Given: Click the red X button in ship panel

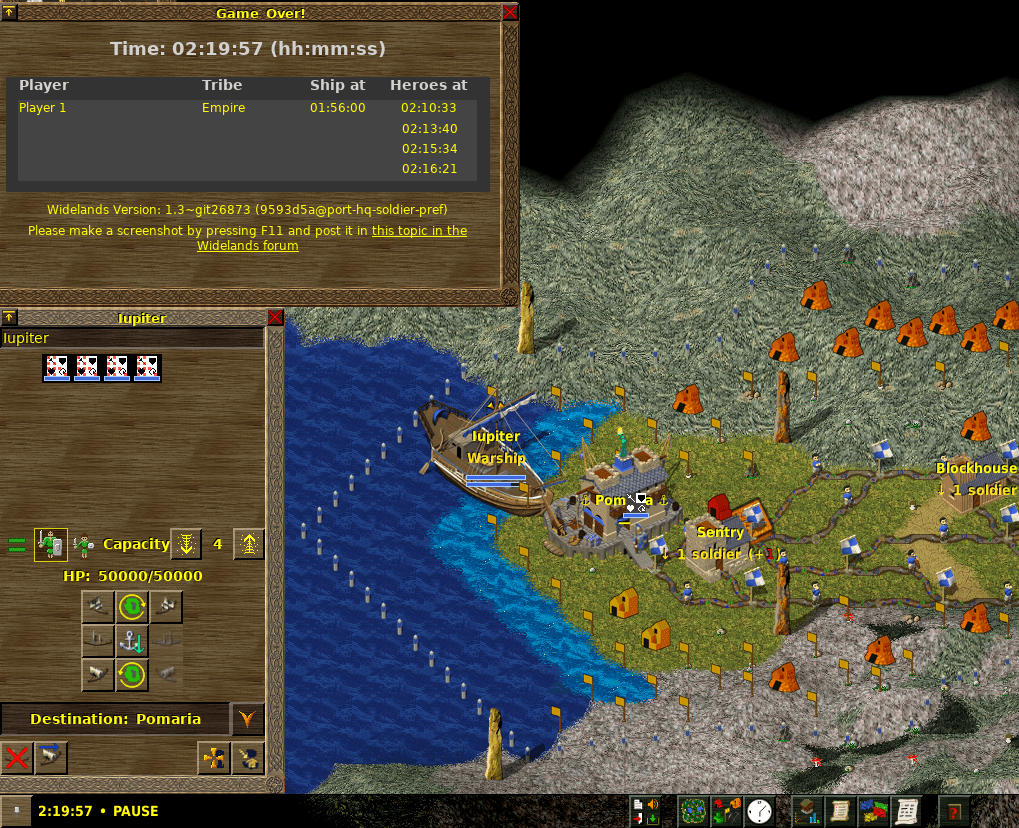Looking at the screenshot, I should tap(16, 758).
